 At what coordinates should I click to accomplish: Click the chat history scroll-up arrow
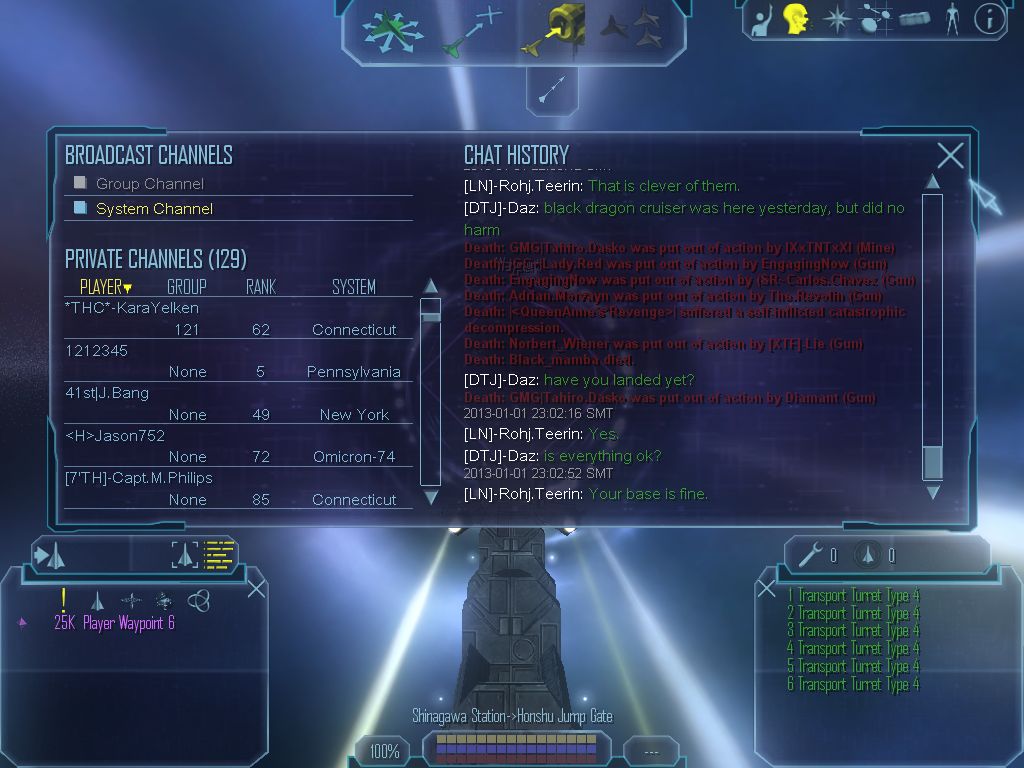932,181
